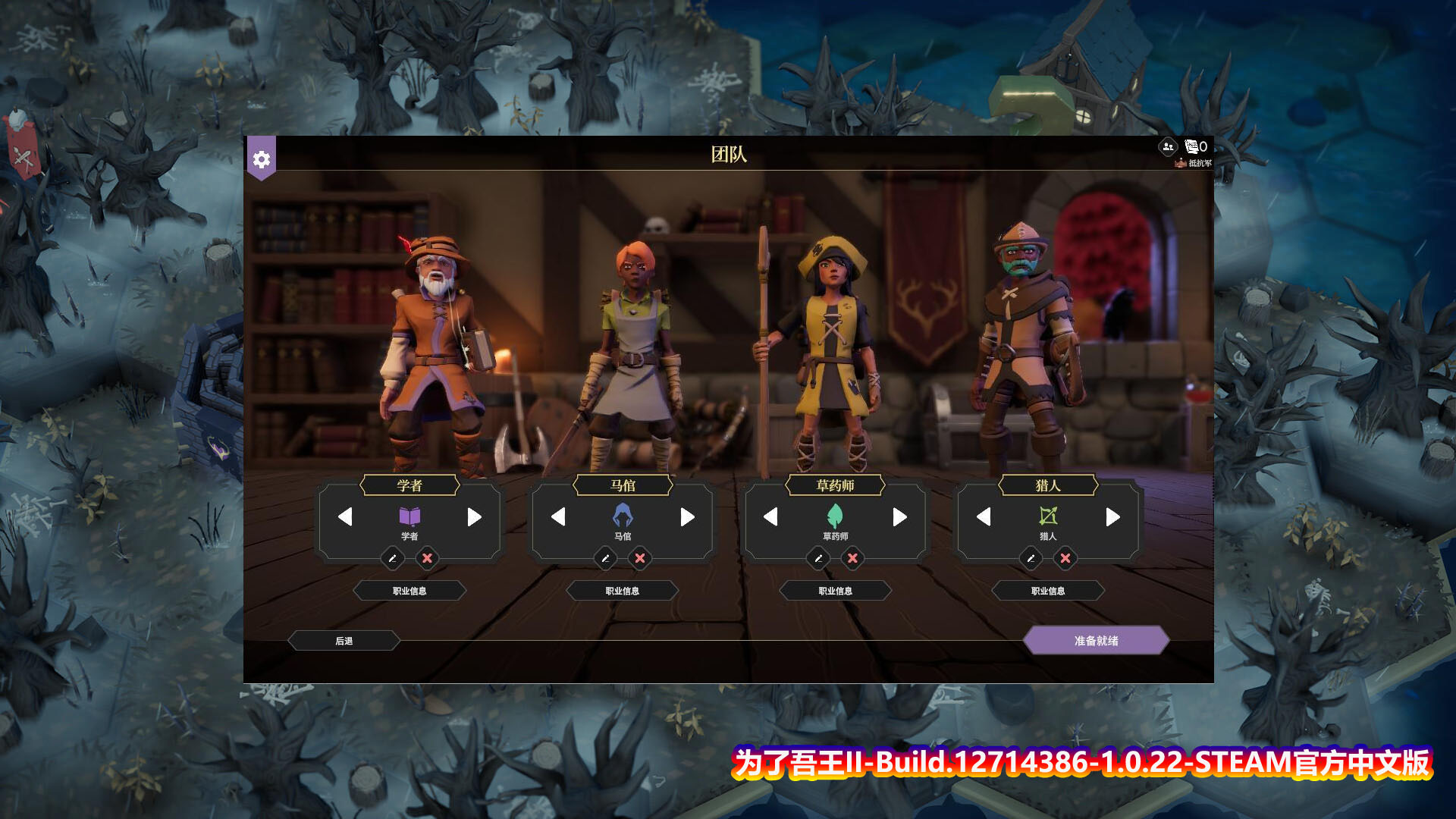
Task: Go back with the 后退 button
Action: coord(344,641)
